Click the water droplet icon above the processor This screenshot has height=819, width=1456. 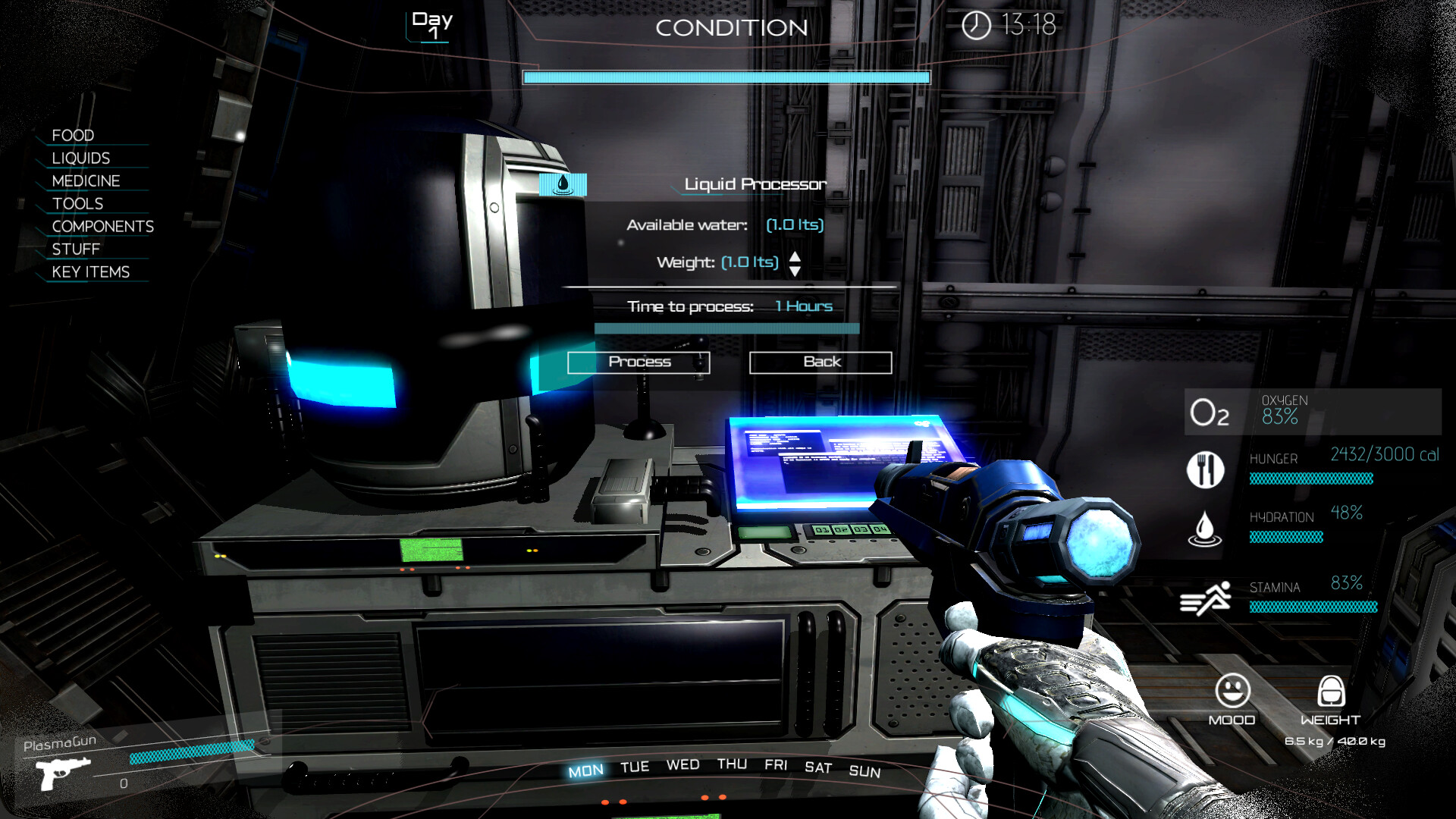[x=562, y=183]
